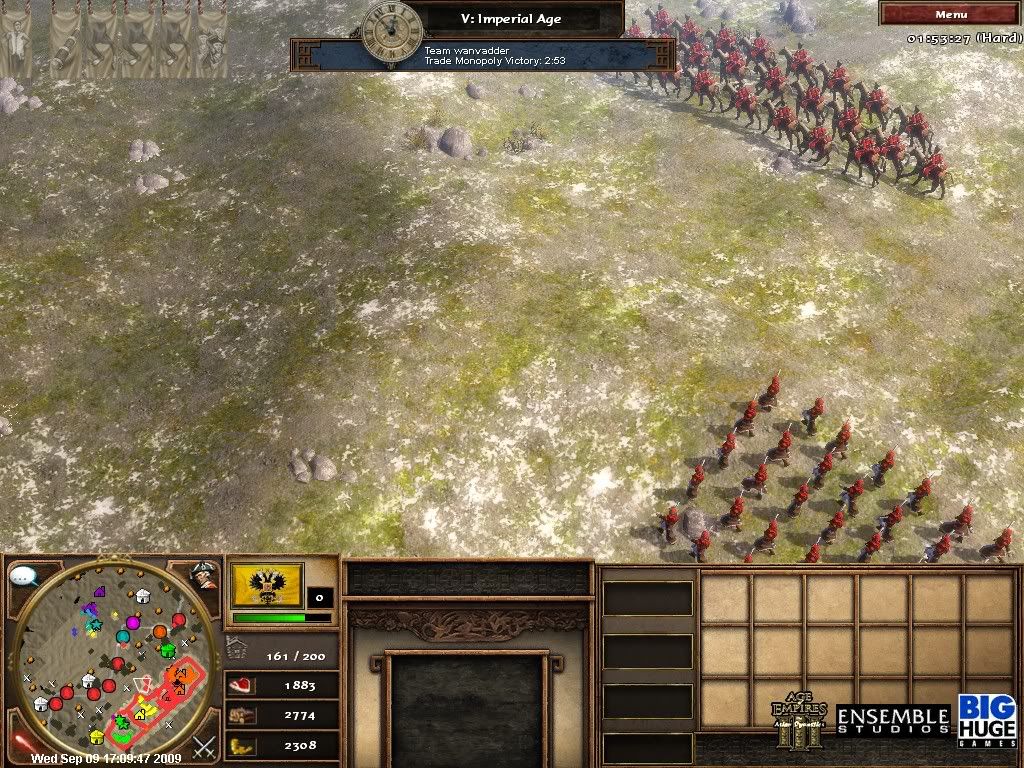Open the game Menu

949,14
